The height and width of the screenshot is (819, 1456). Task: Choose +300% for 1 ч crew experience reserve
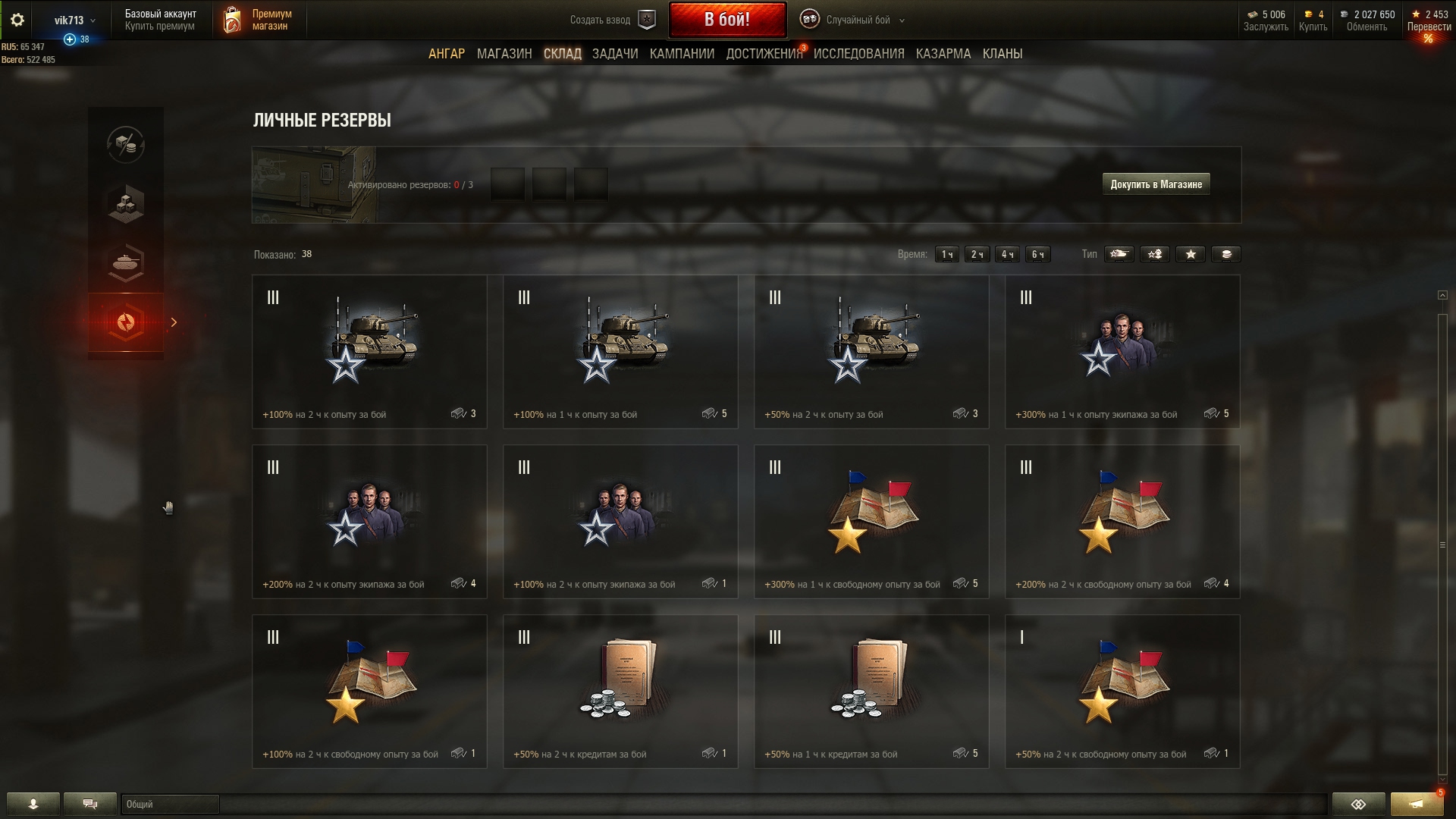click(1122, 352)
